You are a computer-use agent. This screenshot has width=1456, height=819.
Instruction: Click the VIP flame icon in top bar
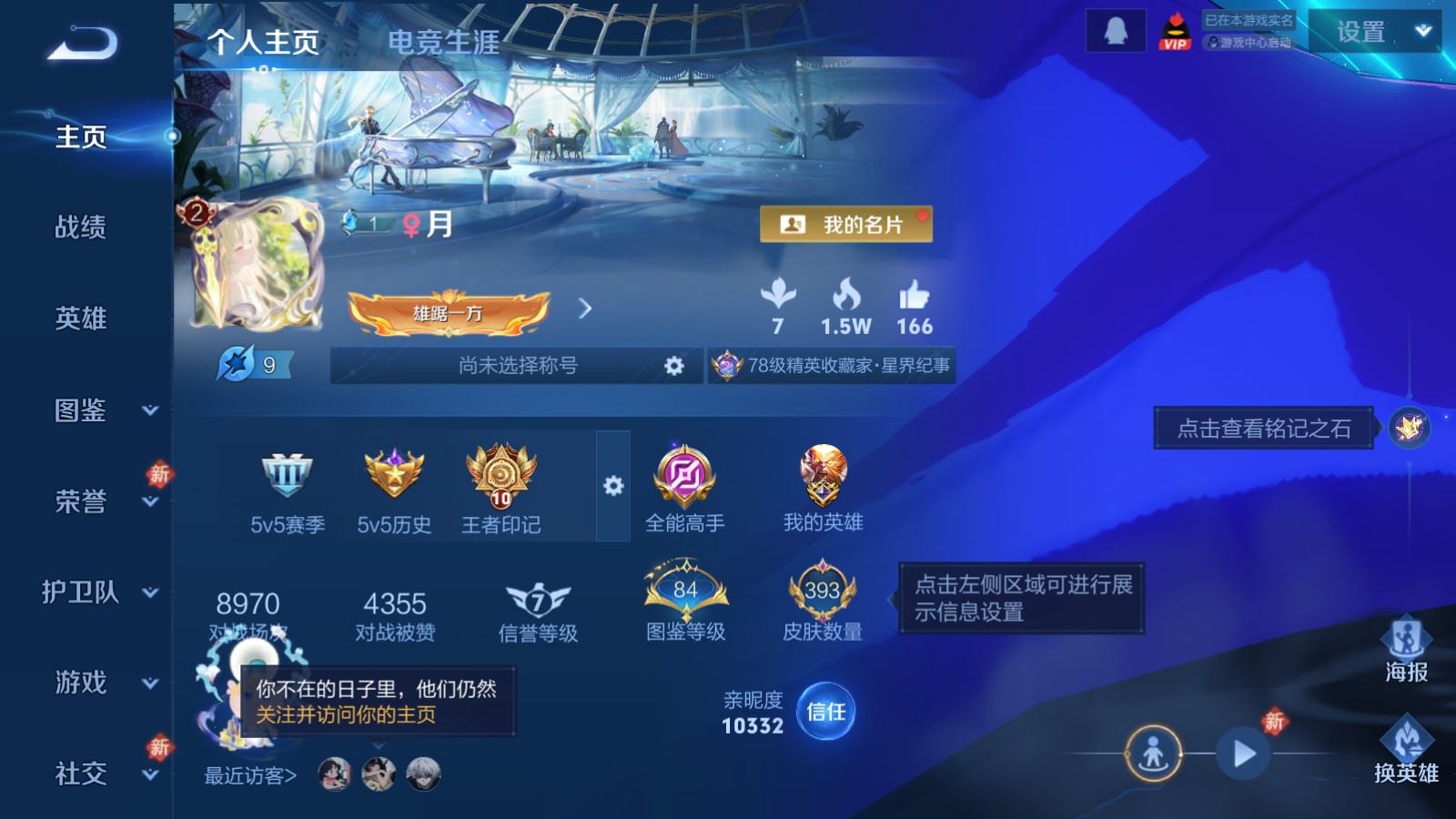tap(1175, 31)
